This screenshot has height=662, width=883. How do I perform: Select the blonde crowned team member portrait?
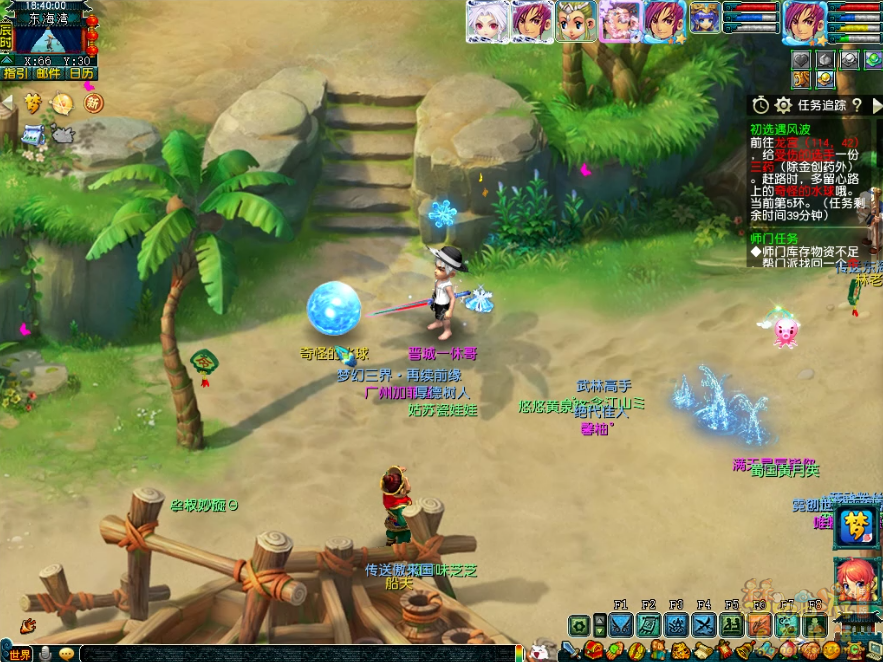click(x=576, y=21)
